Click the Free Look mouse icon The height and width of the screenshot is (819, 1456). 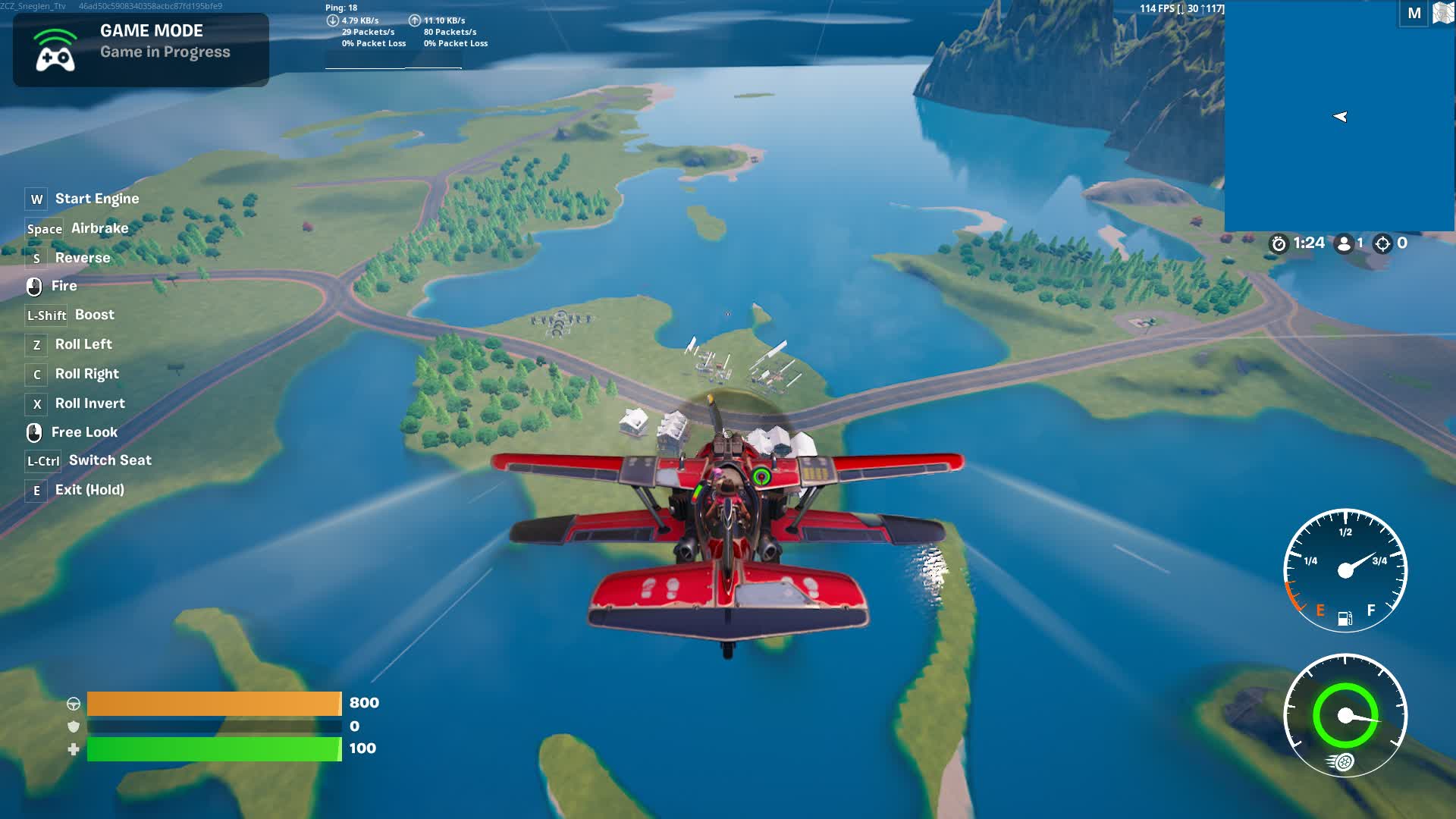tap(35, 432)
